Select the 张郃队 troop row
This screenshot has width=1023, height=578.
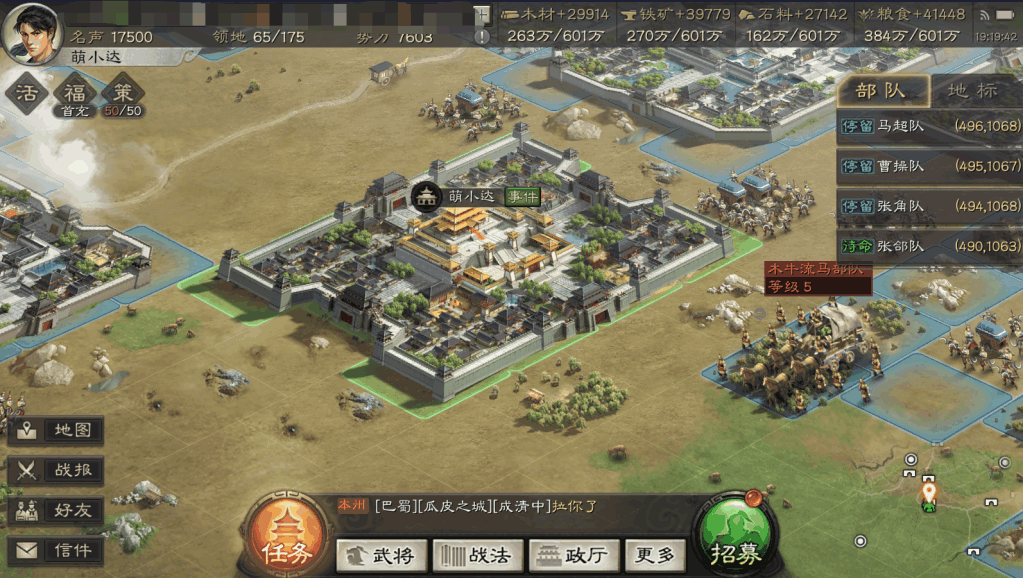929,246
